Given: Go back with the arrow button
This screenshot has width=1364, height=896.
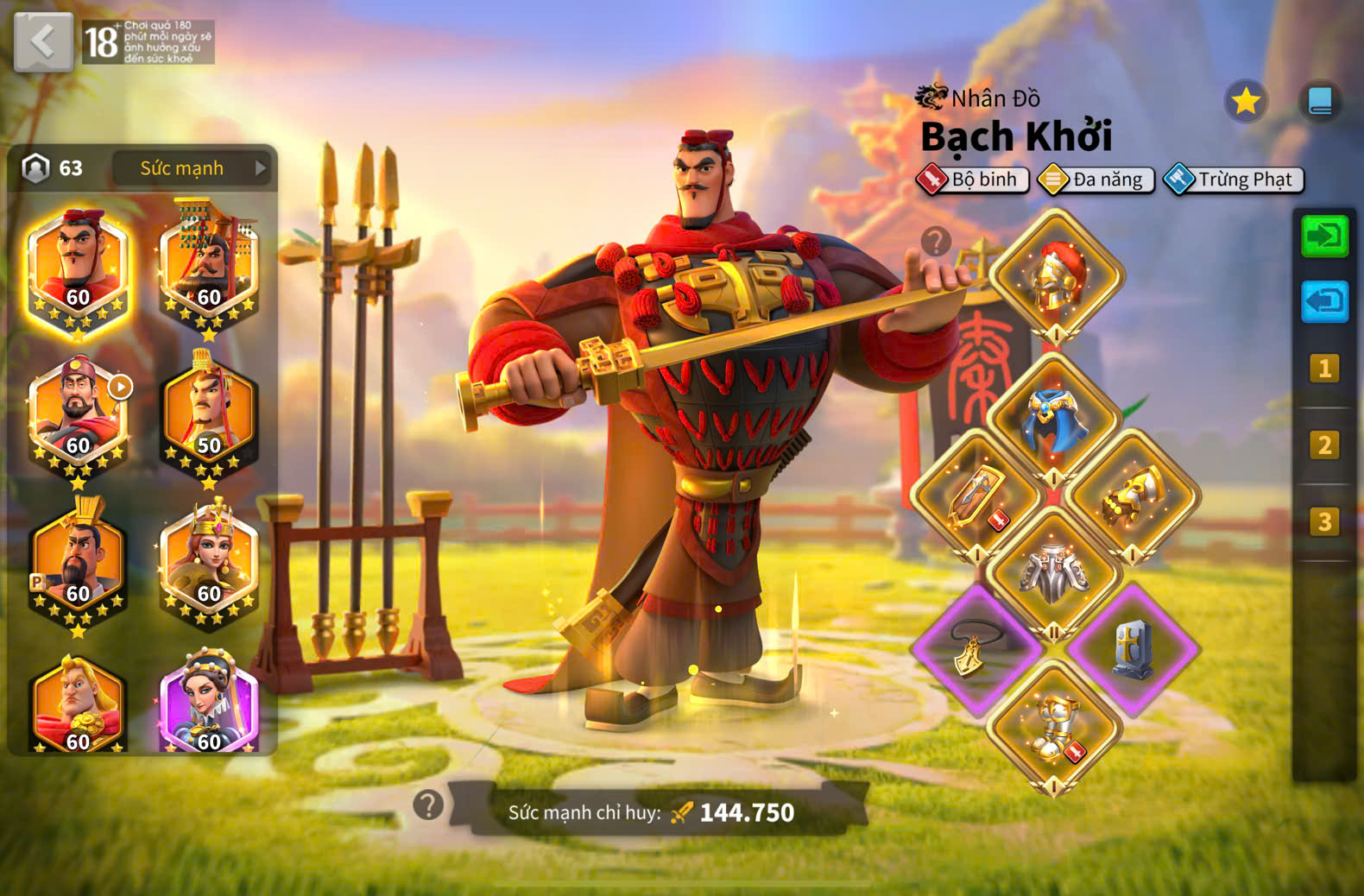Looking at the screenshot, I should click(43, 41).
